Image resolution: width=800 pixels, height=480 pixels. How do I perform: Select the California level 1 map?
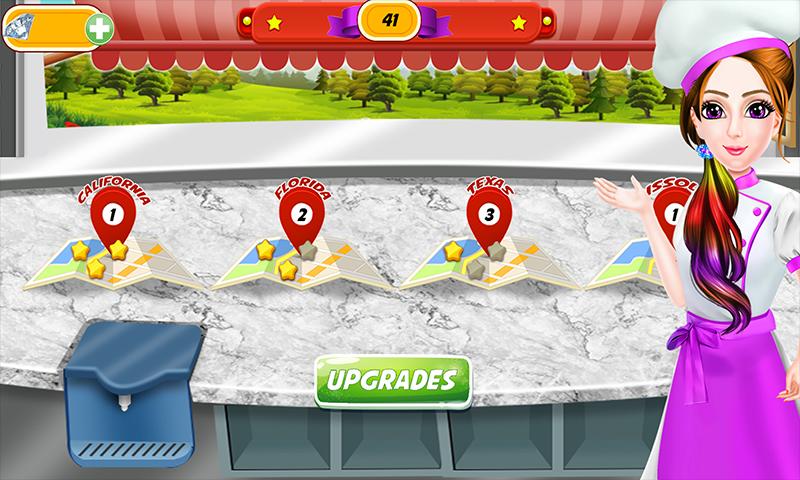click(x=112, y=252)
